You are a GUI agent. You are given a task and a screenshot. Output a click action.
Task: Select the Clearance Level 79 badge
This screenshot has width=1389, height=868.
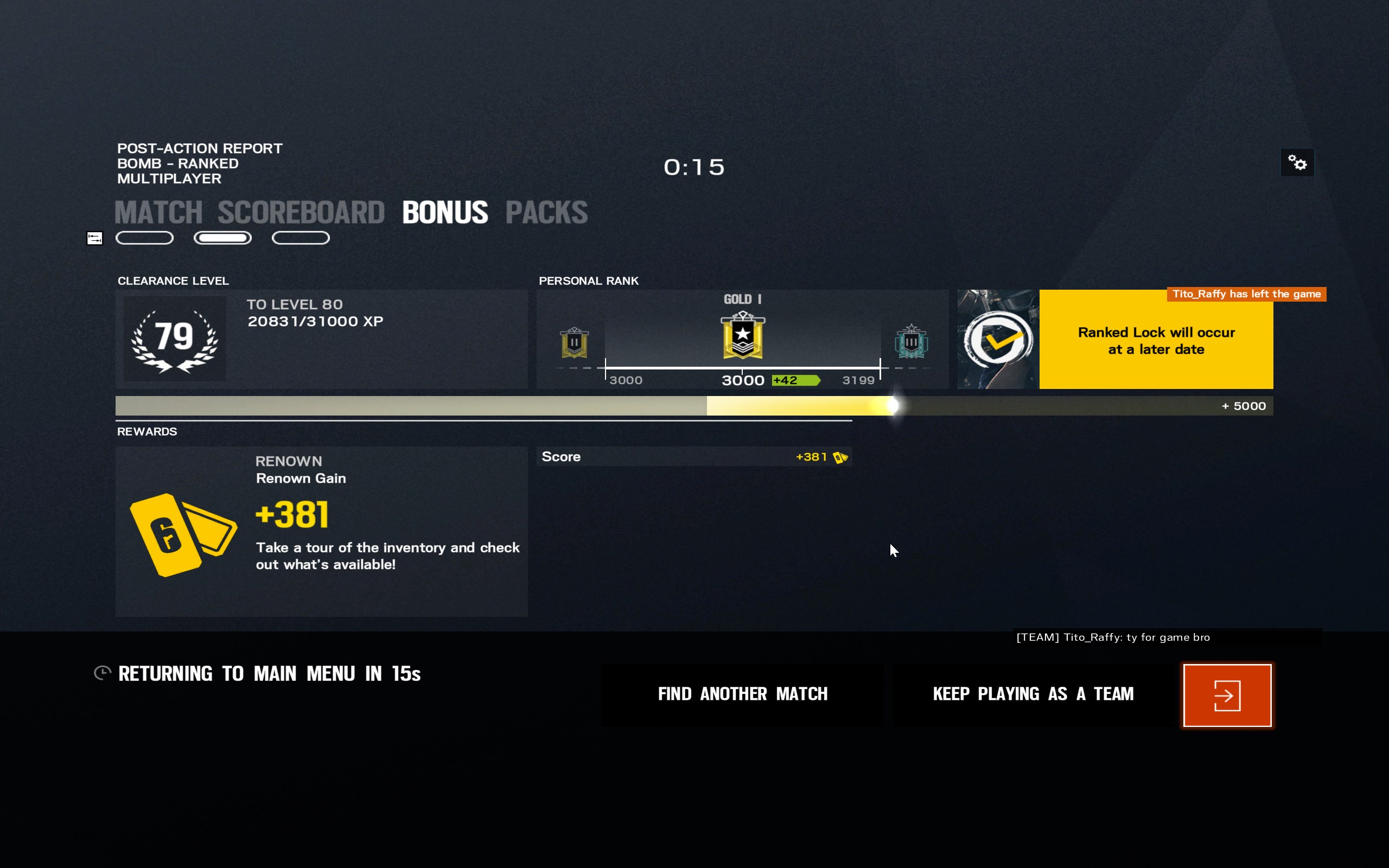(x=175, y=339)
